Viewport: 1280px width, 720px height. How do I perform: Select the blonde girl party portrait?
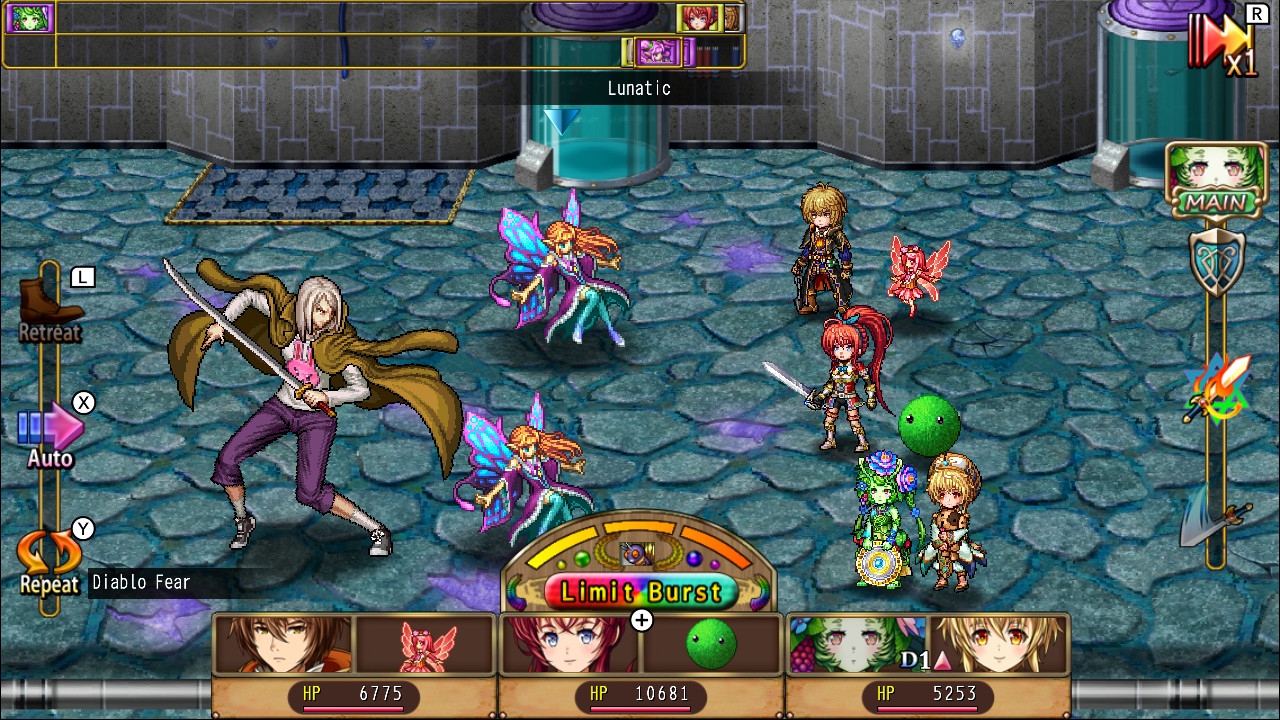pyautogui.click(x=998, y=644)
